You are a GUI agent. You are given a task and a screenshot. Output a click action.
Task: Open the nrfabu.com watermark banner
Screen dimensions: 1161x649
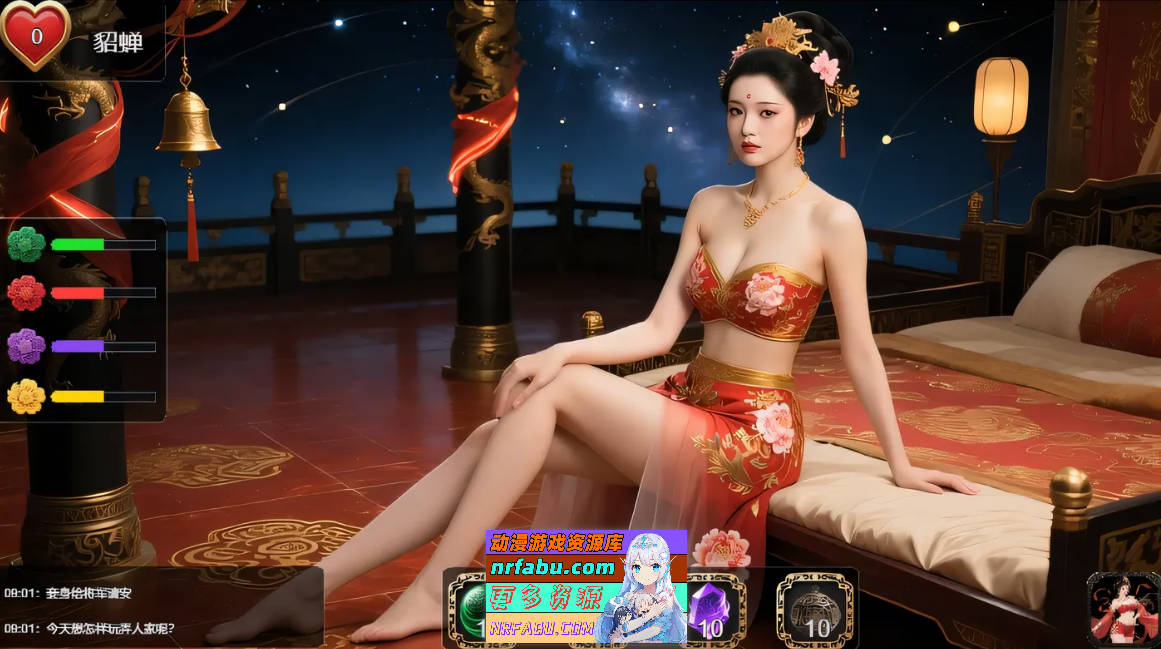coord(586,586)
